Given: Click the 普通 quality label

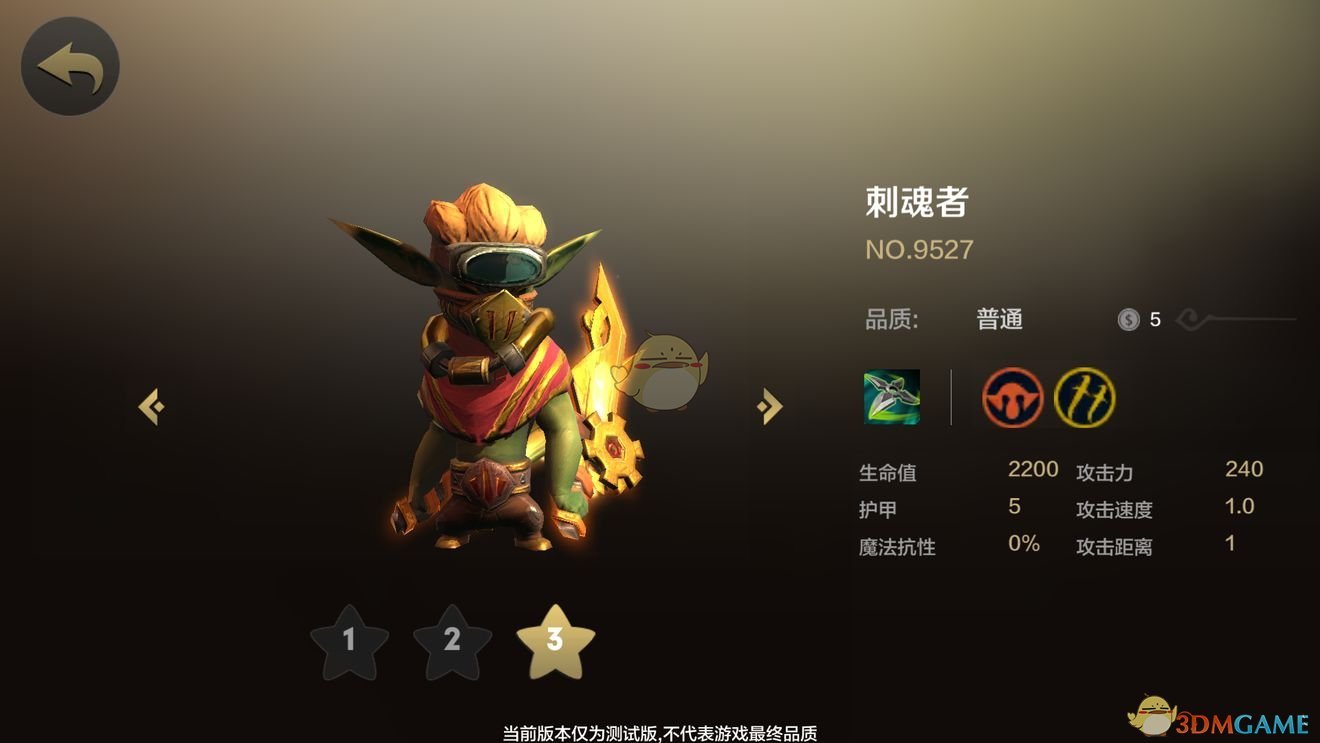Looking at the screenshot, I should (999, 319).
